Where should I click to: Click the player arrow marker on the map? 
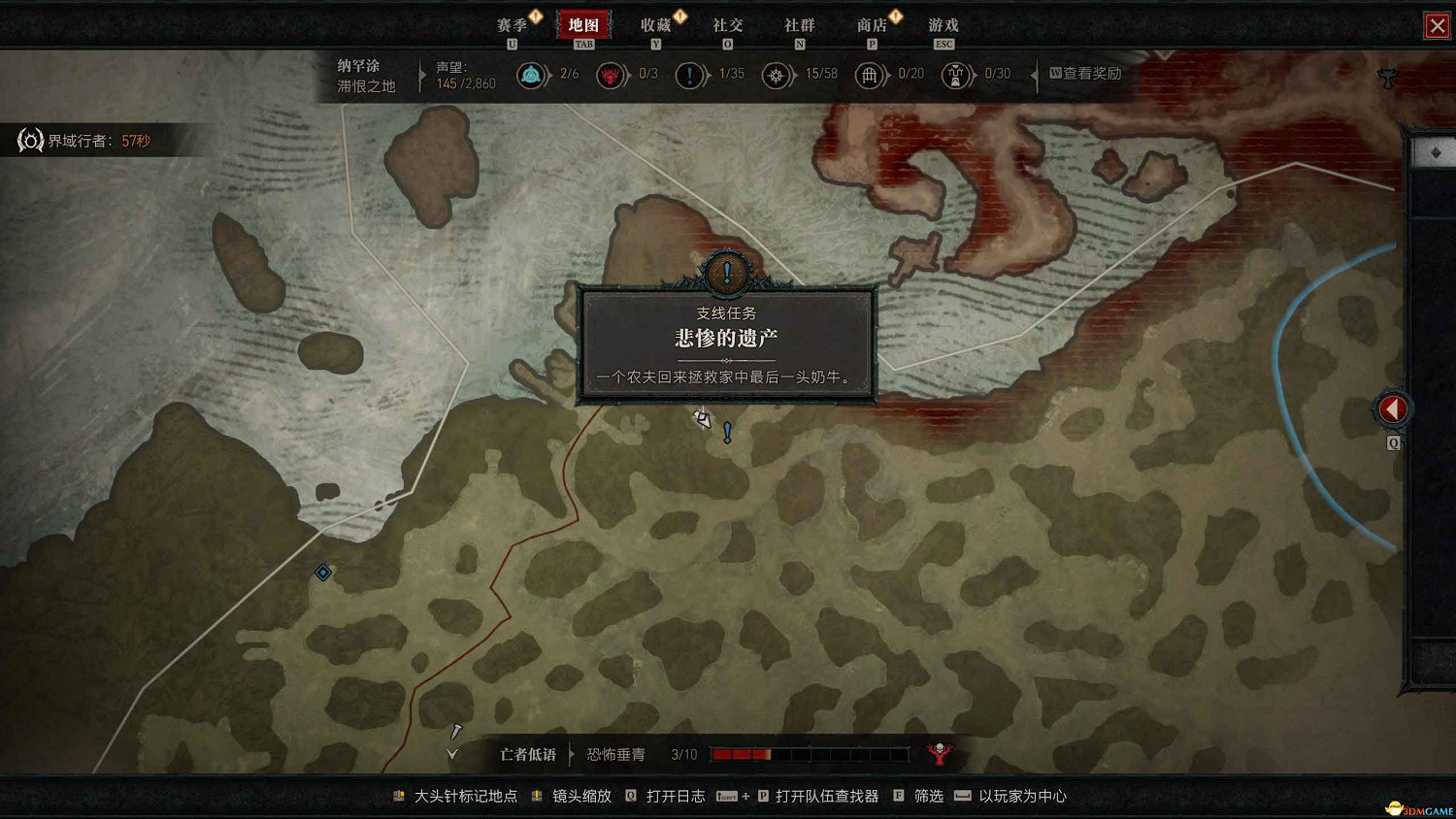(x=702, y=417)
